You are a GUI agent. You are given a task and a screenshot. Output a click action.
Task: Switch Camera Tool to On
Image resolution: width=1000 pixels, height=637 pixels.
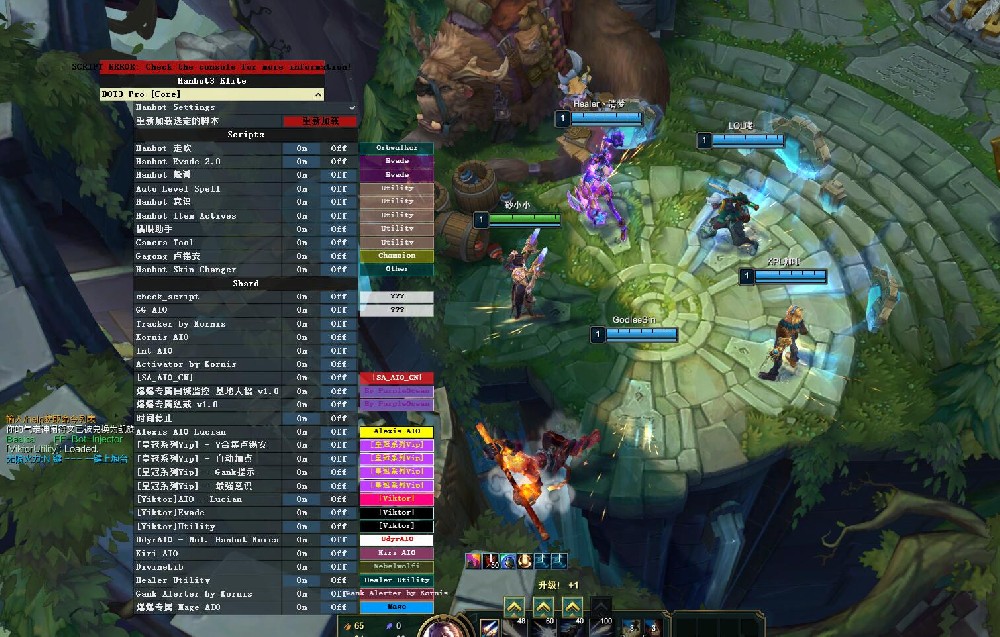[x=302, y=242]
